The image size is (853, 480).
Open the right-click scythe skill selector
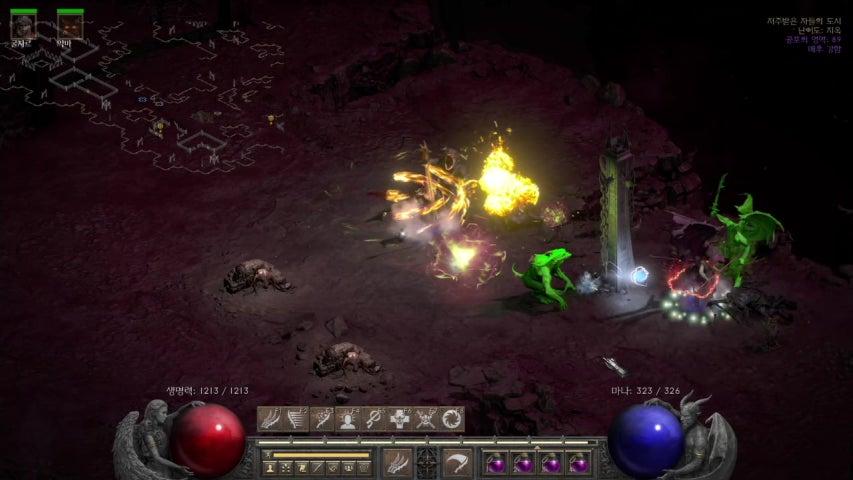tap(457, 462)
